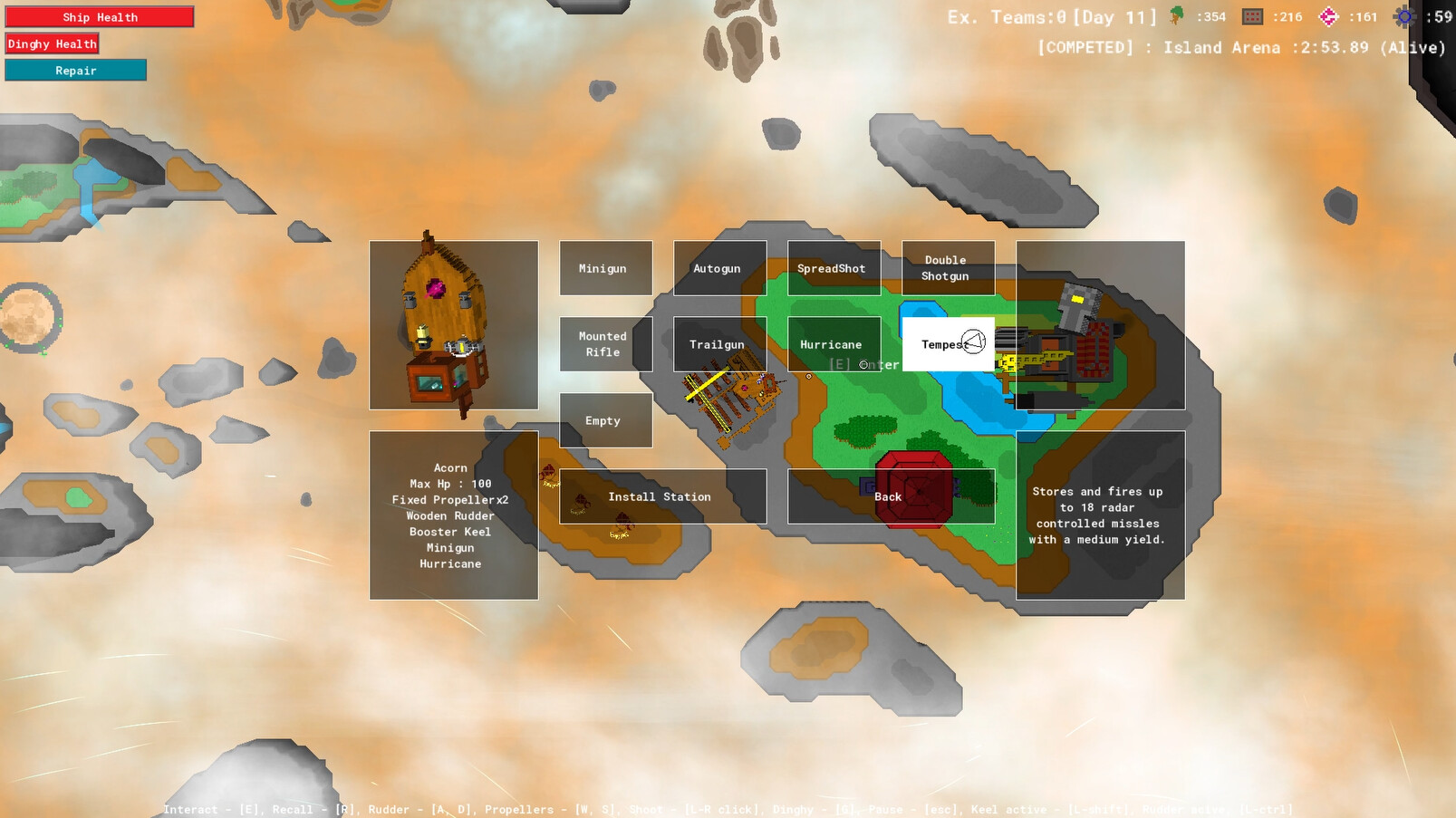The width and height of the screenshot is (1456, 818).
Task: Click the pink gem resource icon
Action: (1327, 15)
